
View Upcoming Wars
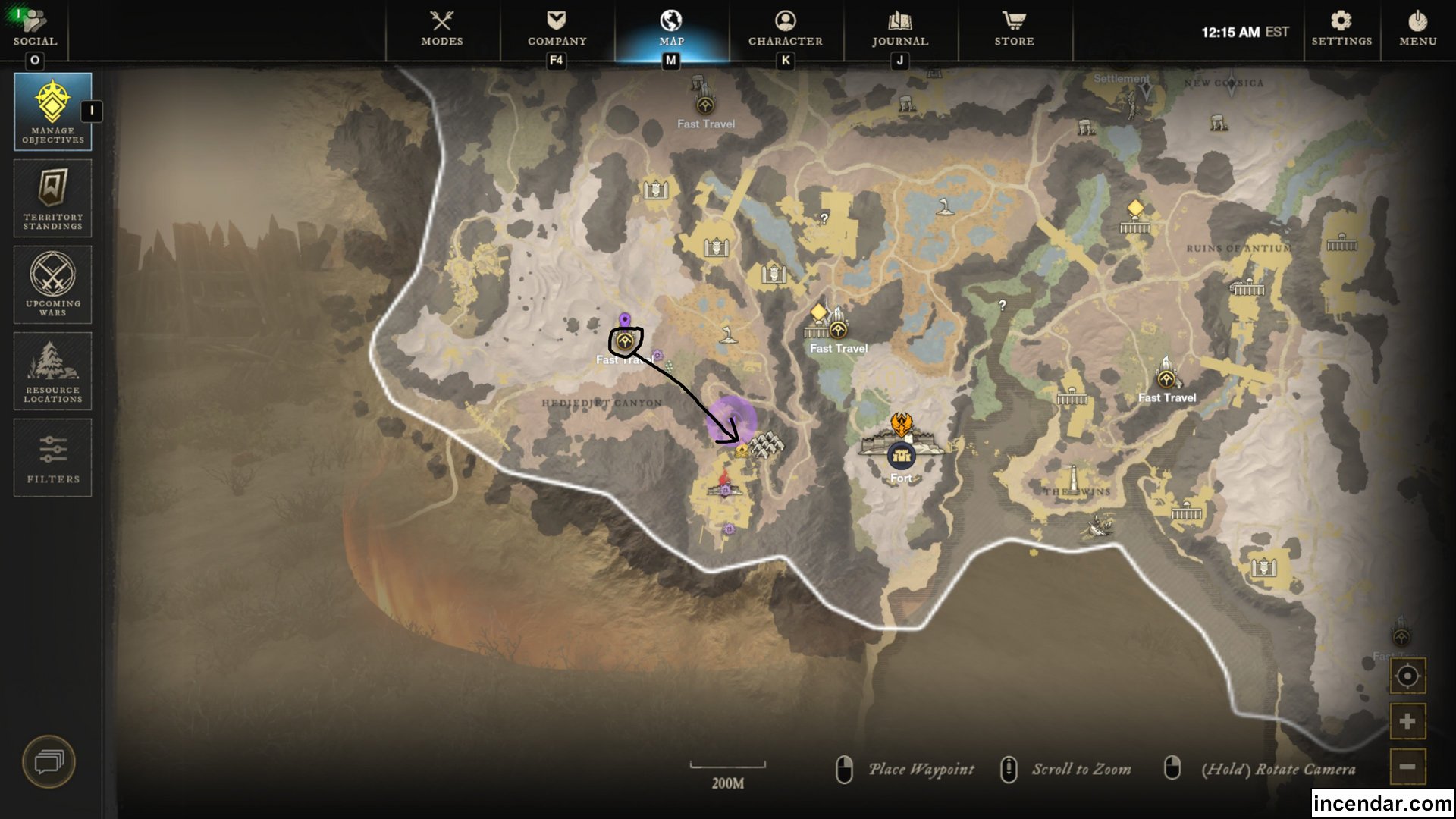(x=52, y=284)
